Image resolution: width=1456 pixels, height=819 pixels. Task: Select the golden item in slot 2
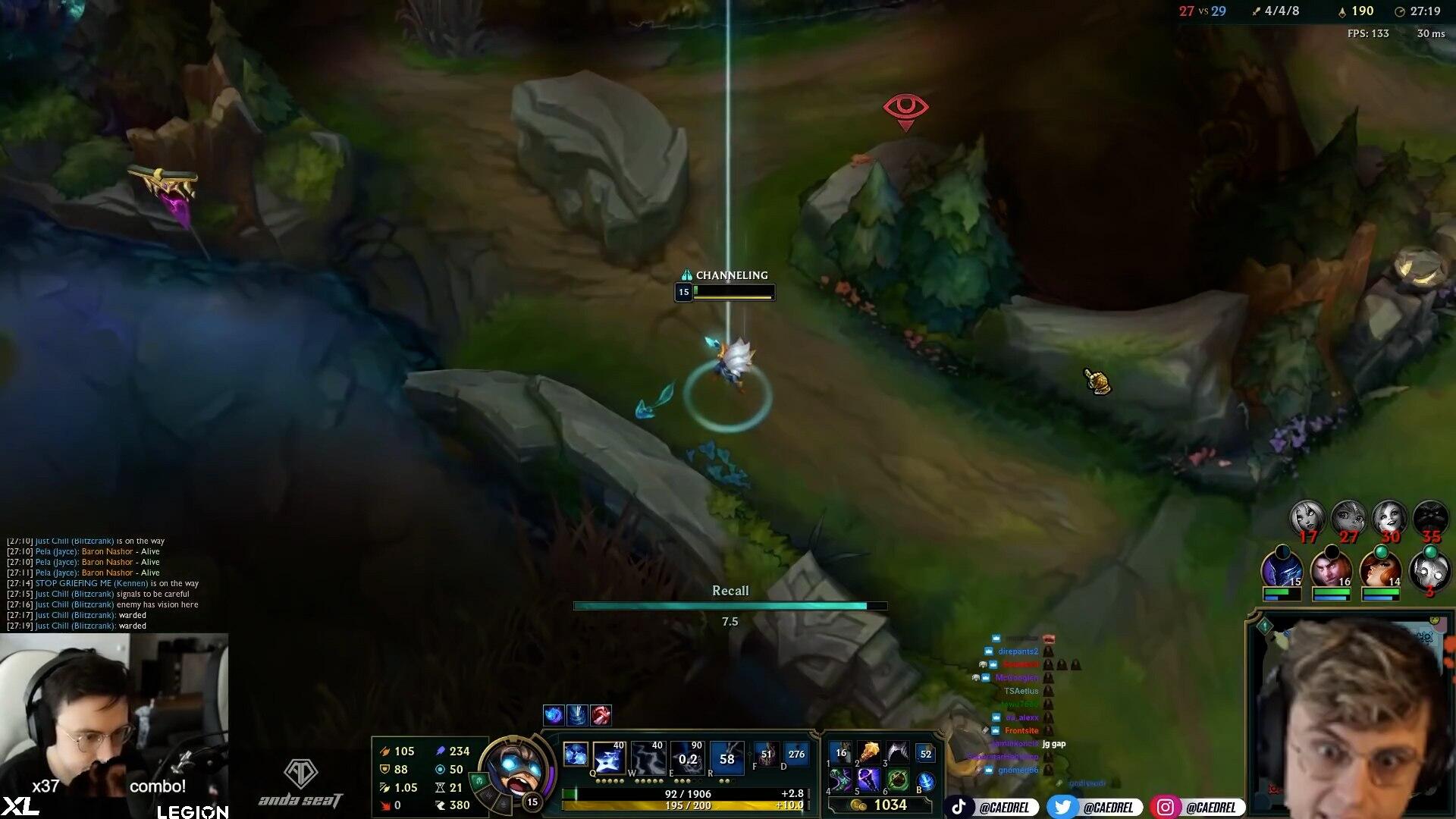(x=869, y=753)
